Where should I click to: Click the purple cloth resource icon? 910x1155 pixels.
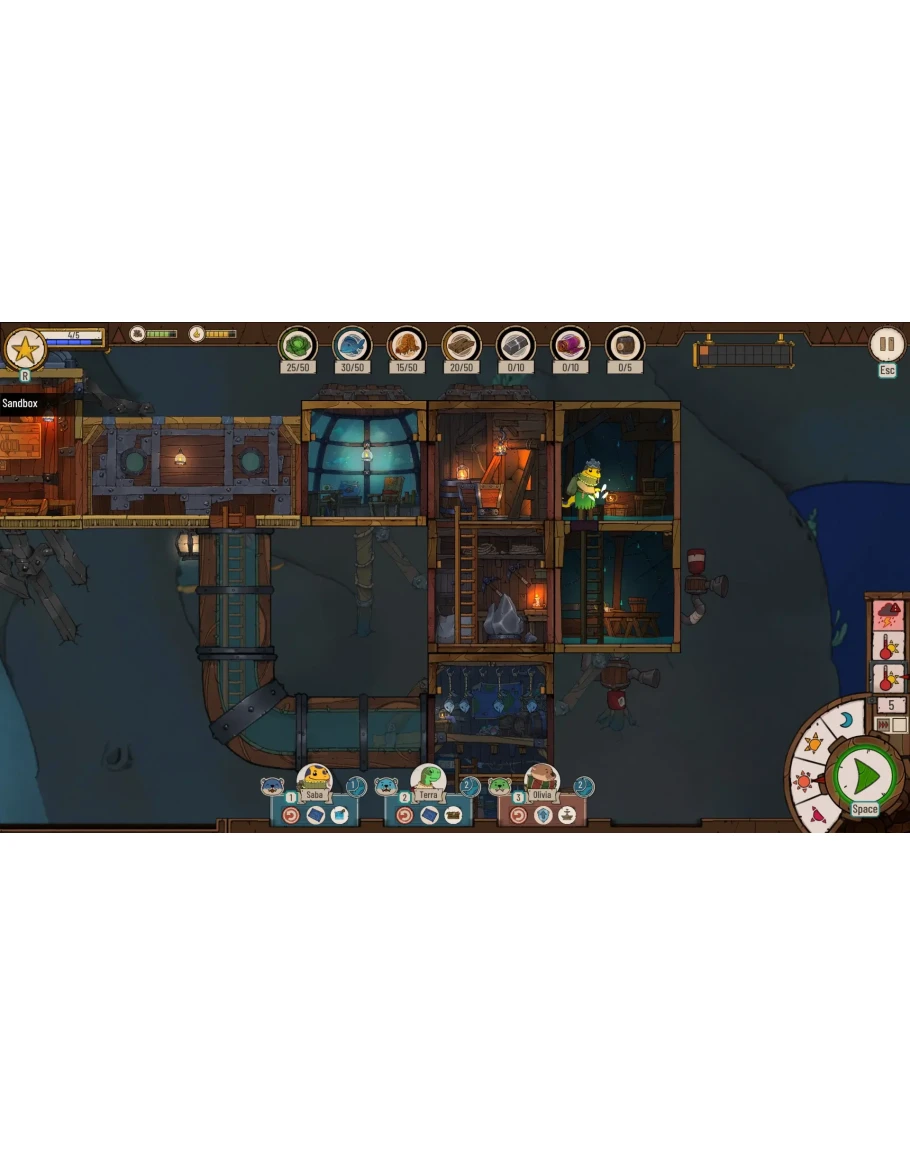point(570,345)
